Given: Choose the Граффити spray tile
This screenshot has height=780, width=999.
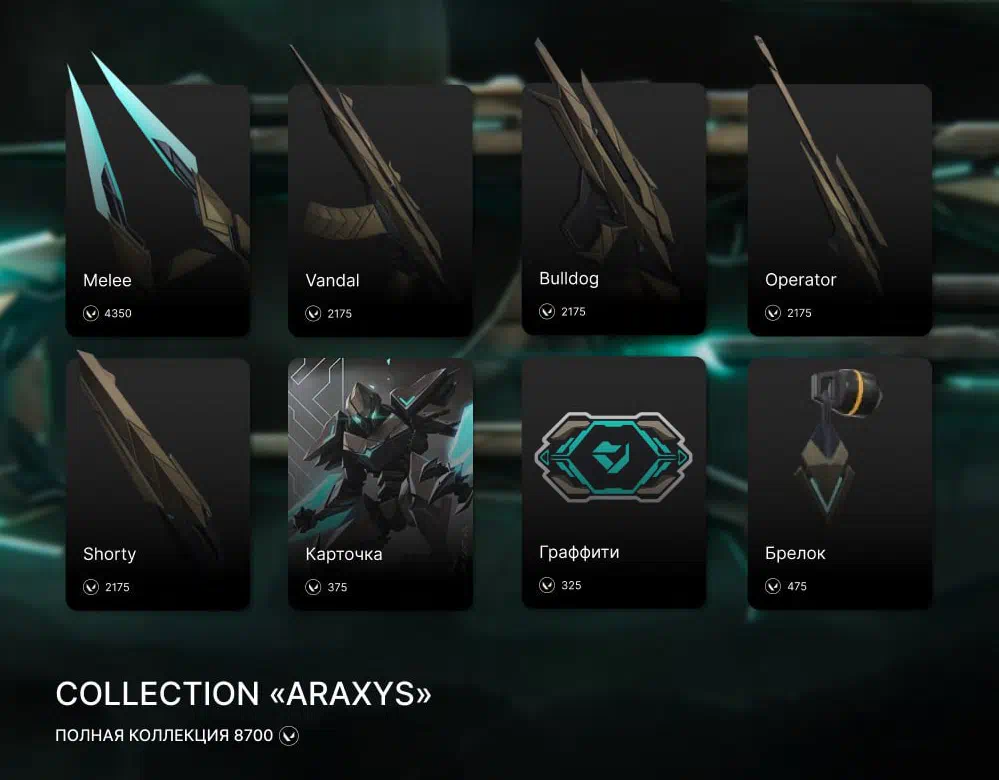Looking at the screenshot, I should 614,482.
